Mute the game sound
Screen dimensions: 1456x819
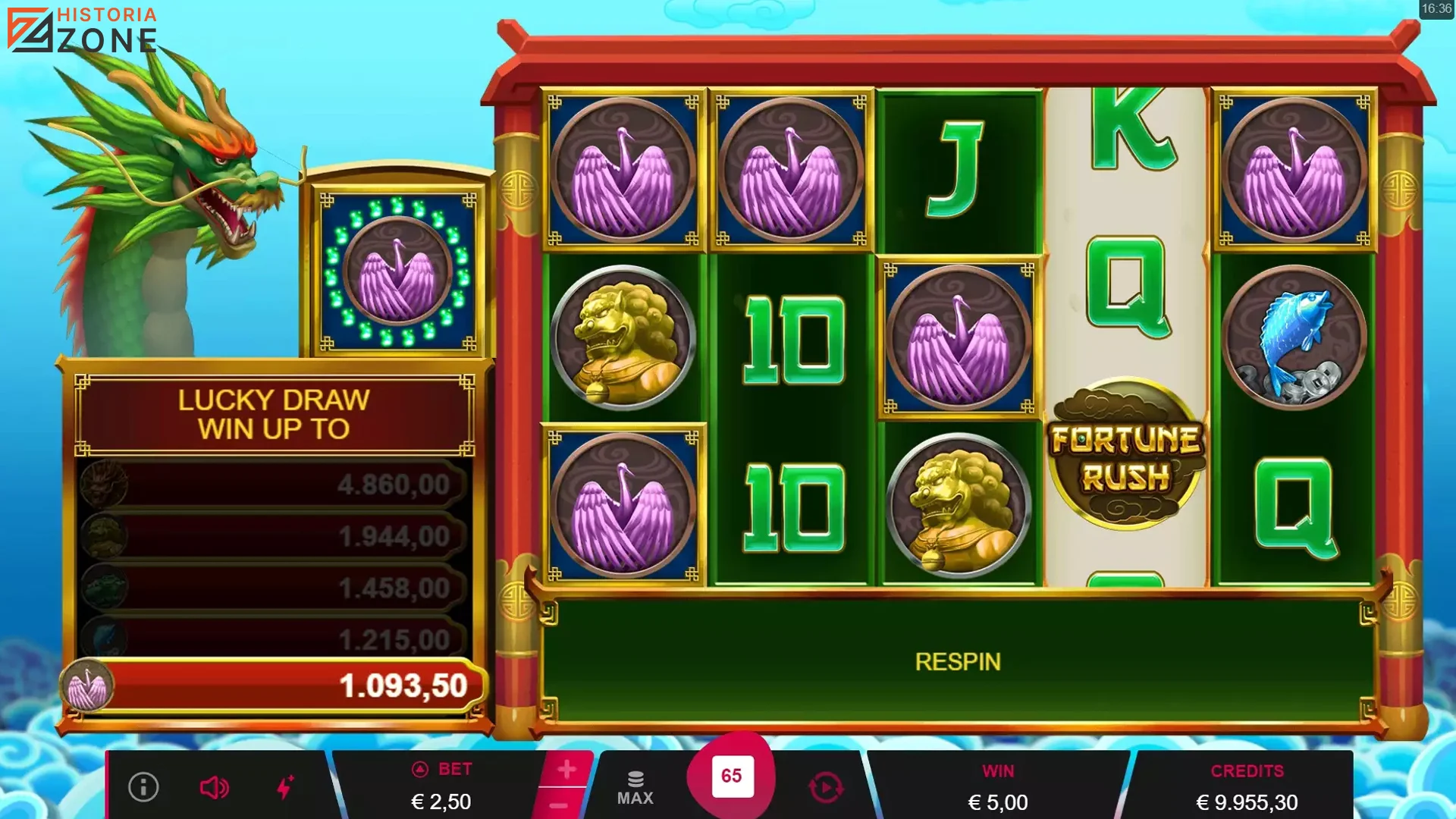(x=215, y=786)
